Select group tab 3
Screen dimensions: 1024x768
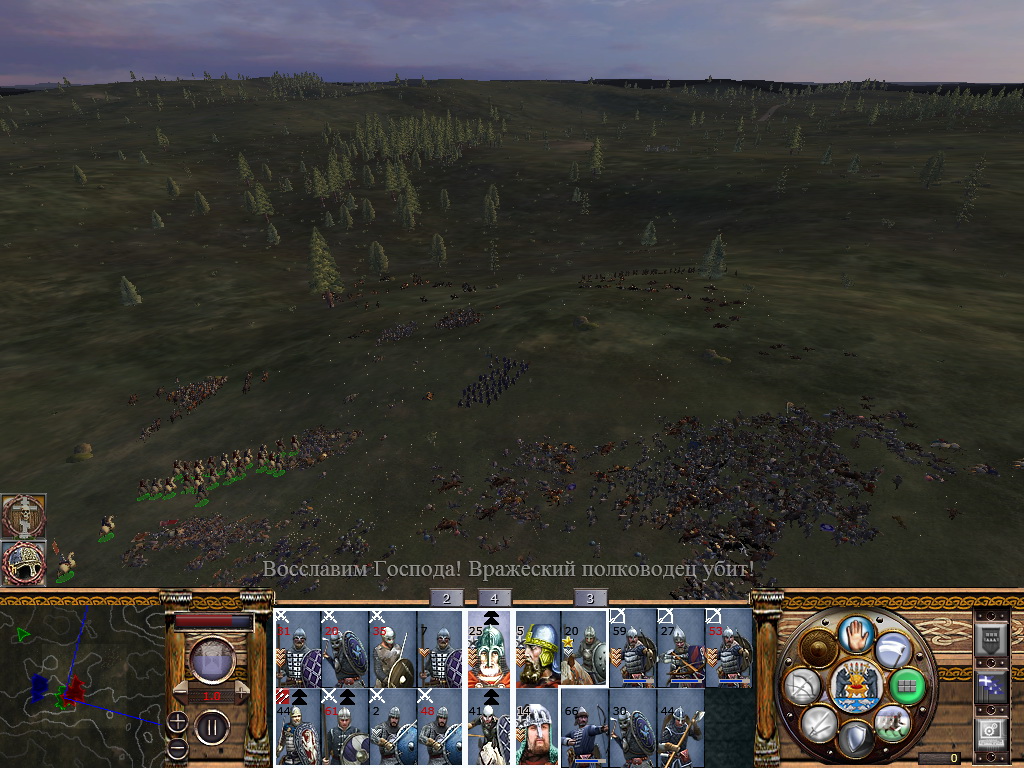(x=590, y=598)
